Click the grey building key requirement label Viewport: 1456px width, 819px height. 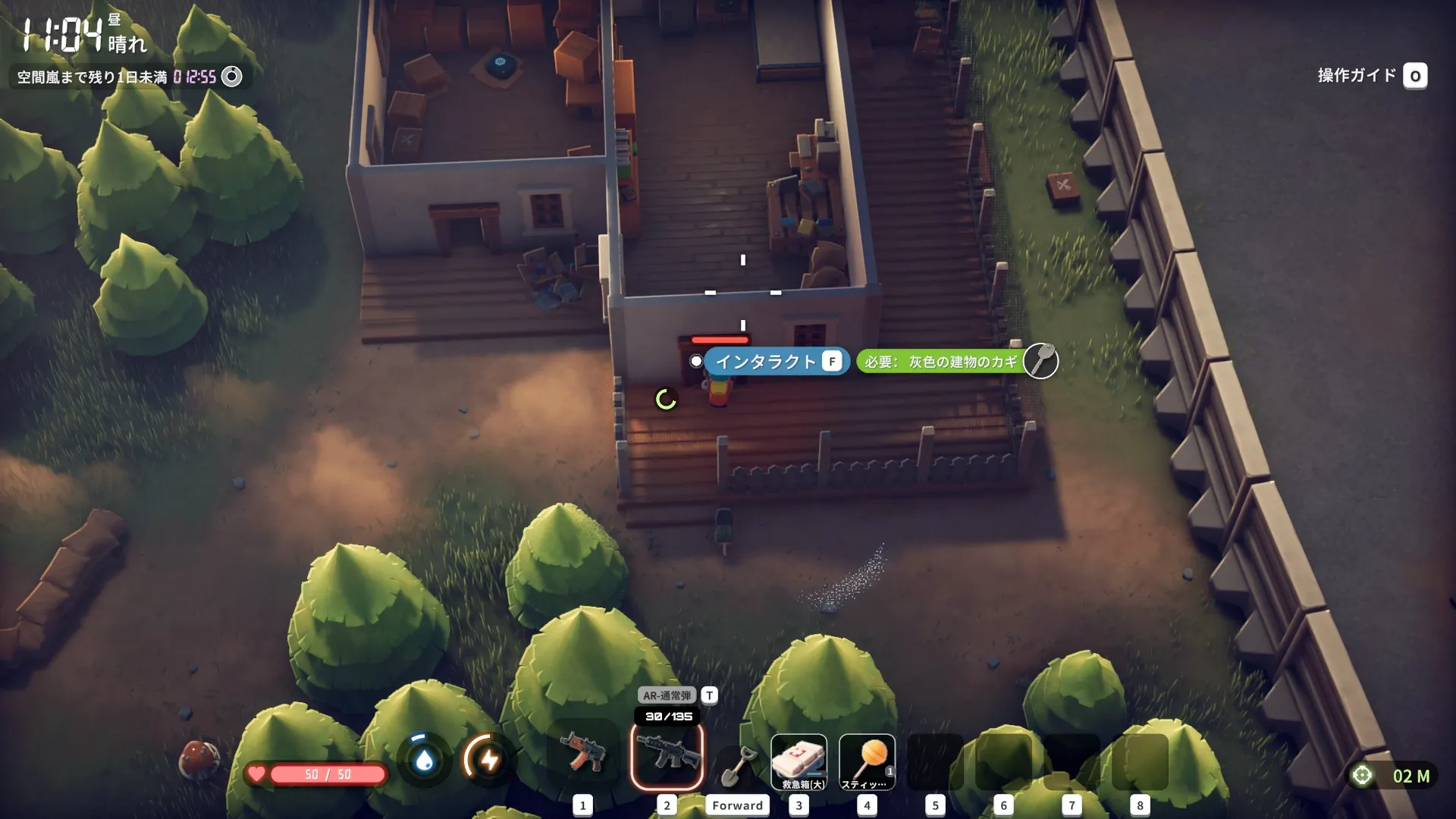(x=943, y=362)
